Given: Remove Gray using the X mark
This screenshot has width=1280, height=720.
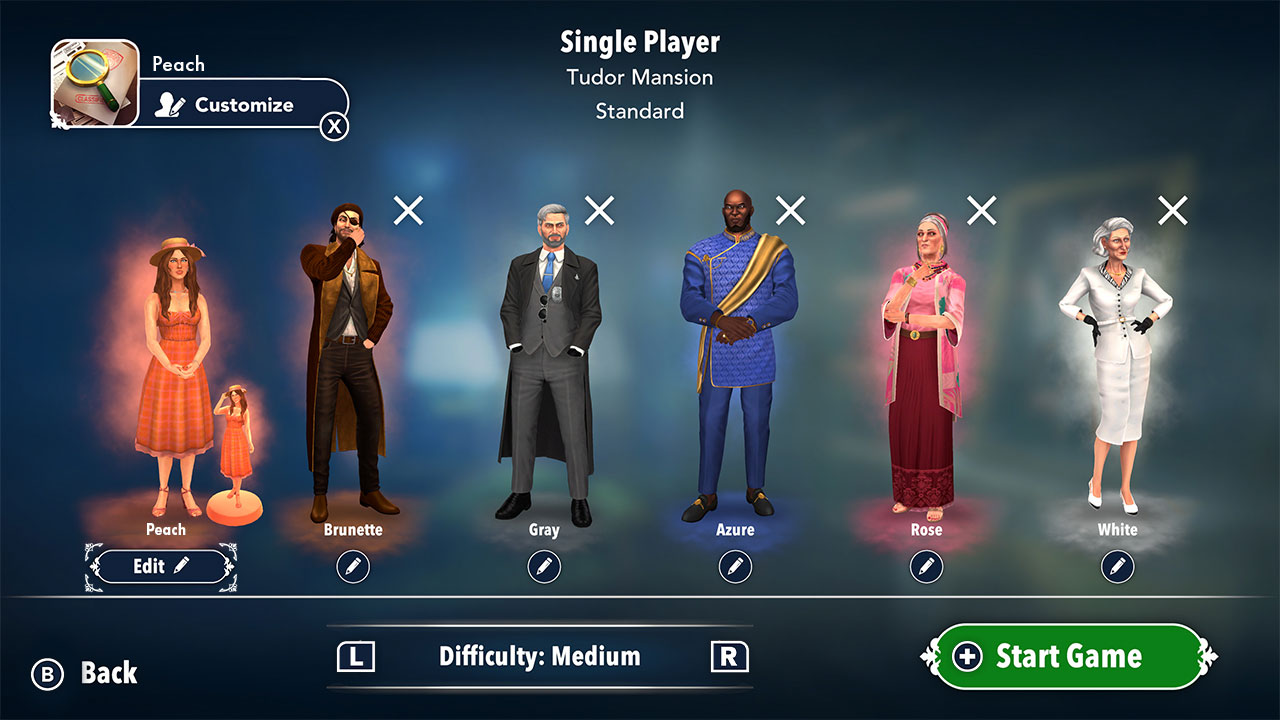Looking at the screenshot, I should pyautogui.click(x=597, y=210).
